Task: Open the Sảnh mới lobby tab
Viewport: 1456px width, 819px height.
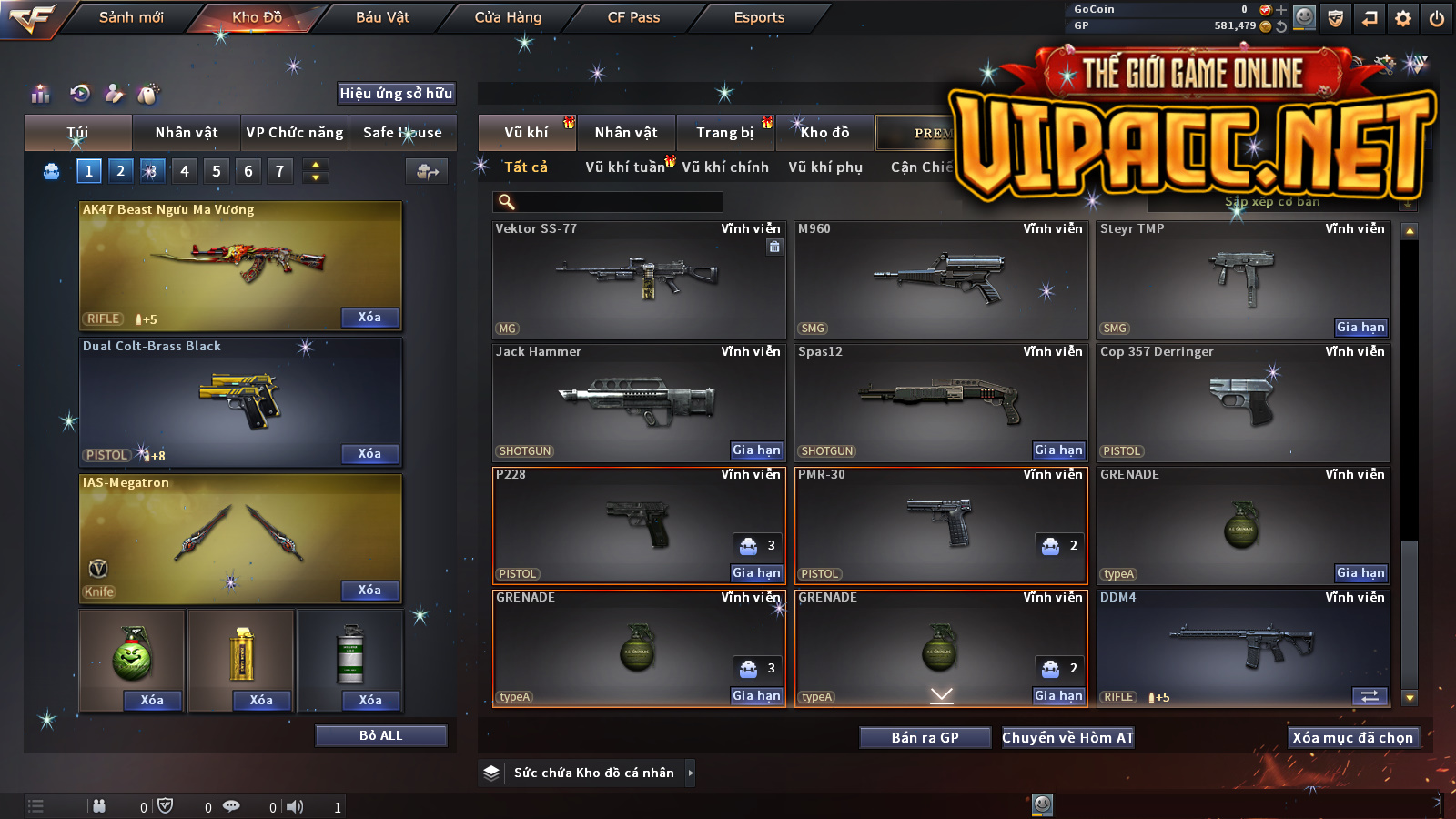Action: click(131, 17)
